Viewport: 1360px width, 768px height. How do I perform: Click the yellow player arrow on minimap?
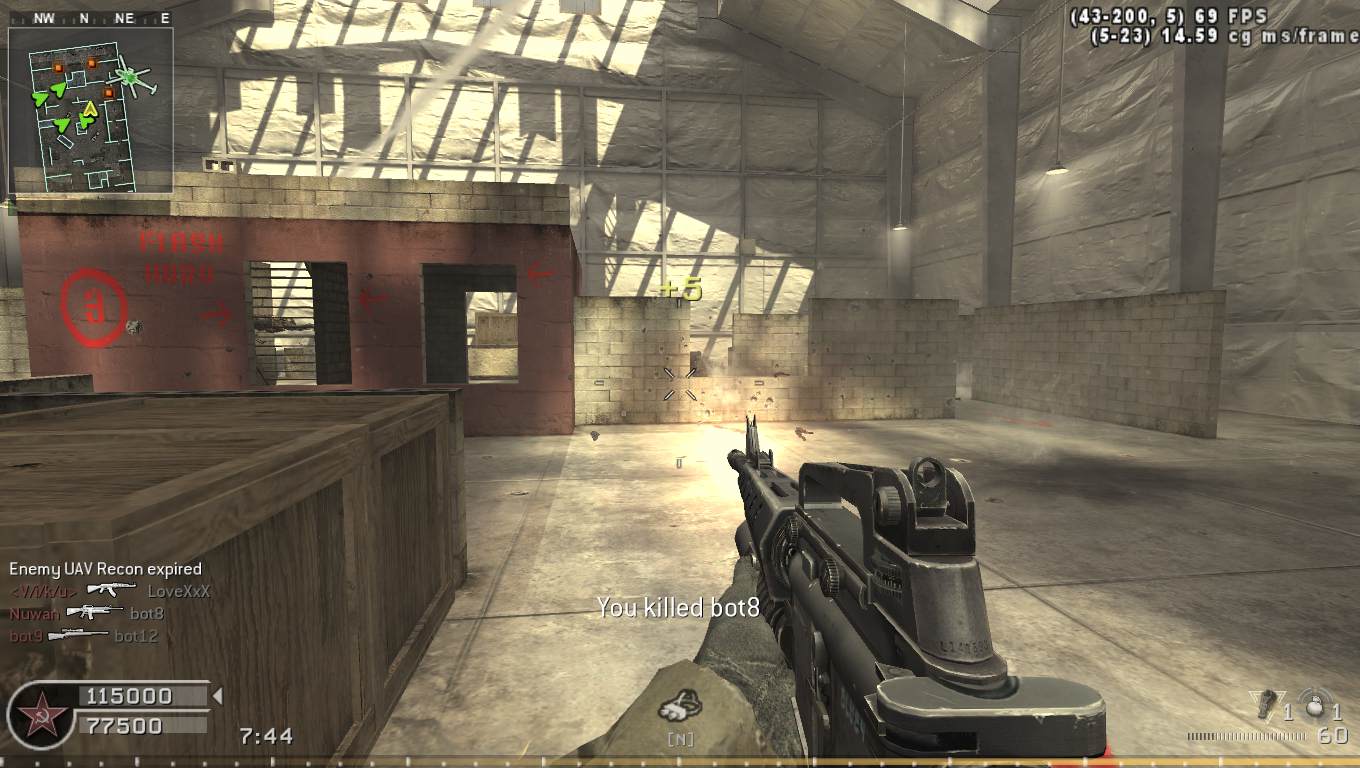[89, 107]
